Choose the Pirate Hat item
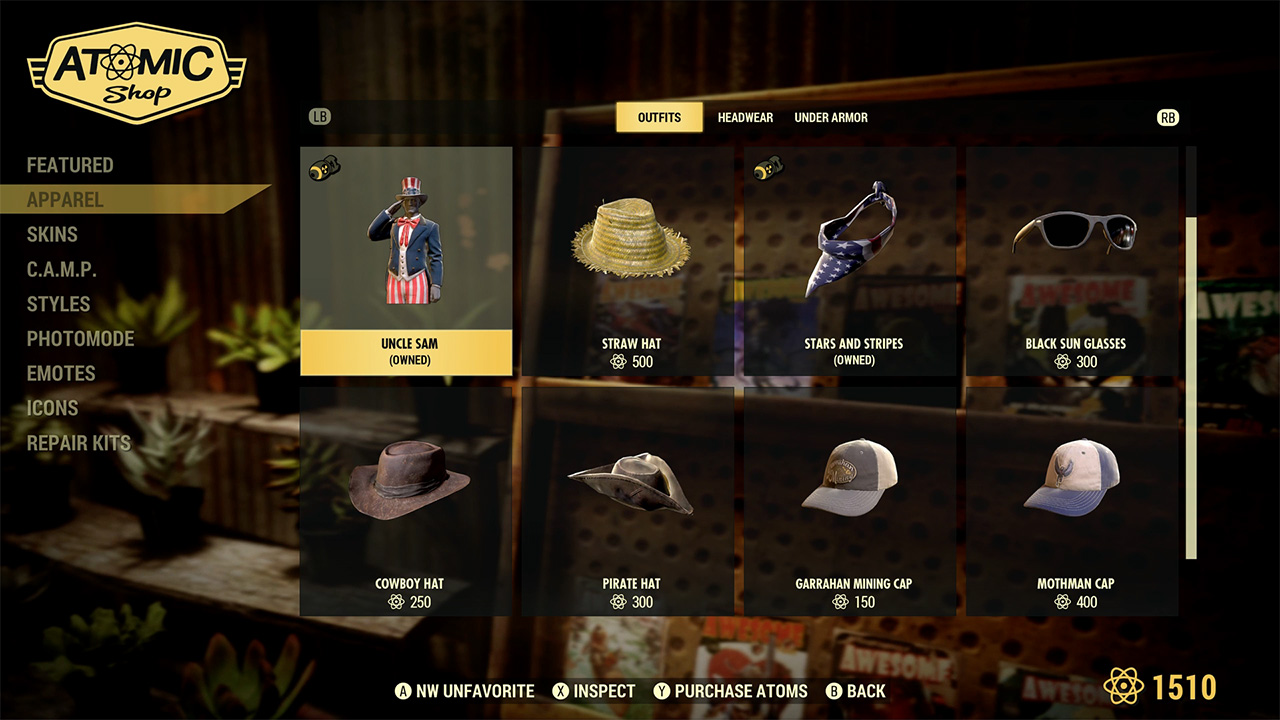1280x720 pixels. pos(631,500)
